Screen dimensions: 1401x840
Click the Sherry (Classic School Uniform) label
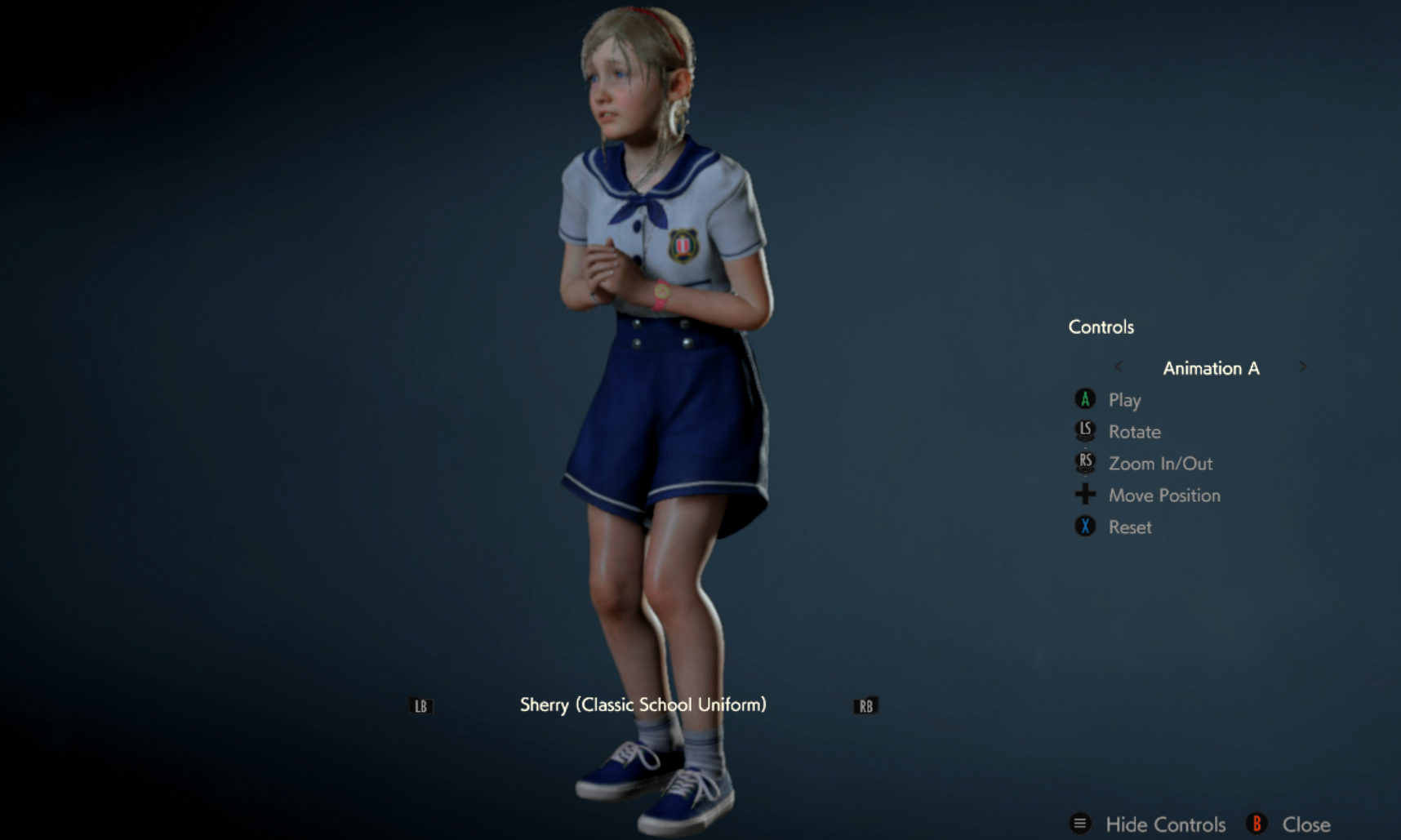(x=644, y=704)
